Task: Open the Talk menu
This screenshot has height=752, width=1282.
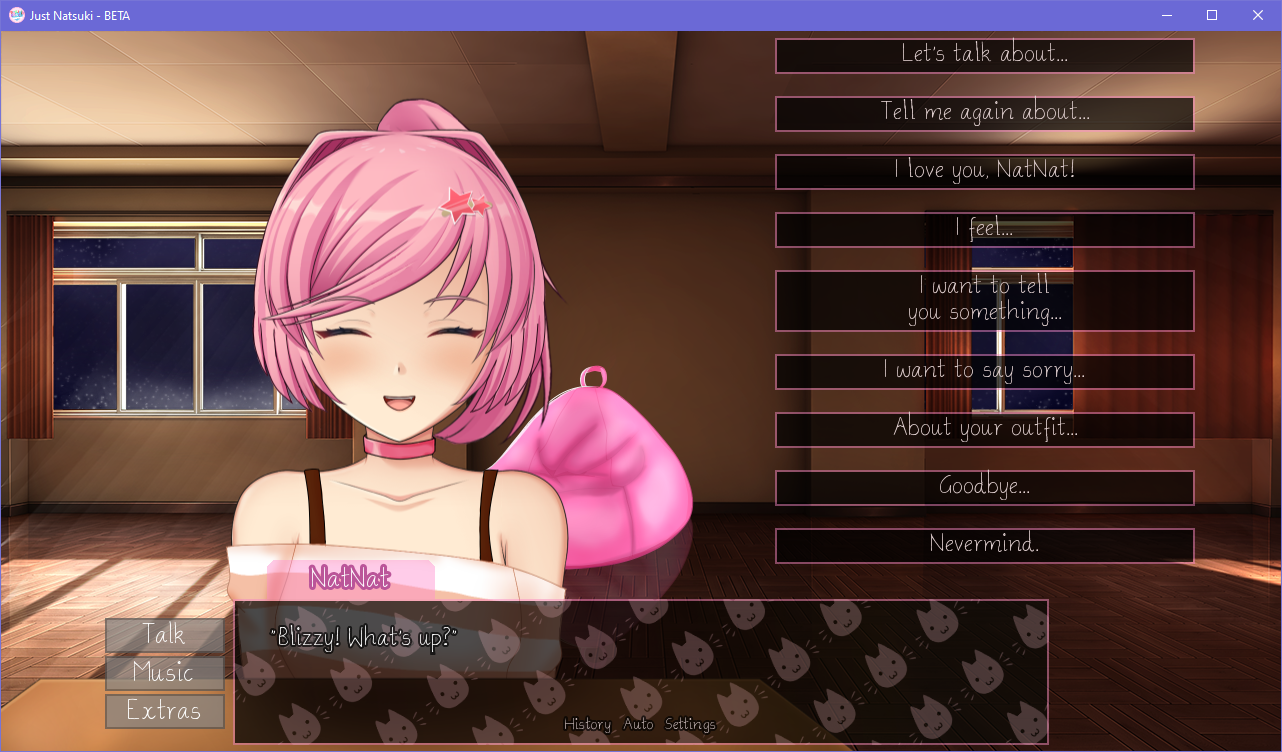Action: (x=165, y=635)
